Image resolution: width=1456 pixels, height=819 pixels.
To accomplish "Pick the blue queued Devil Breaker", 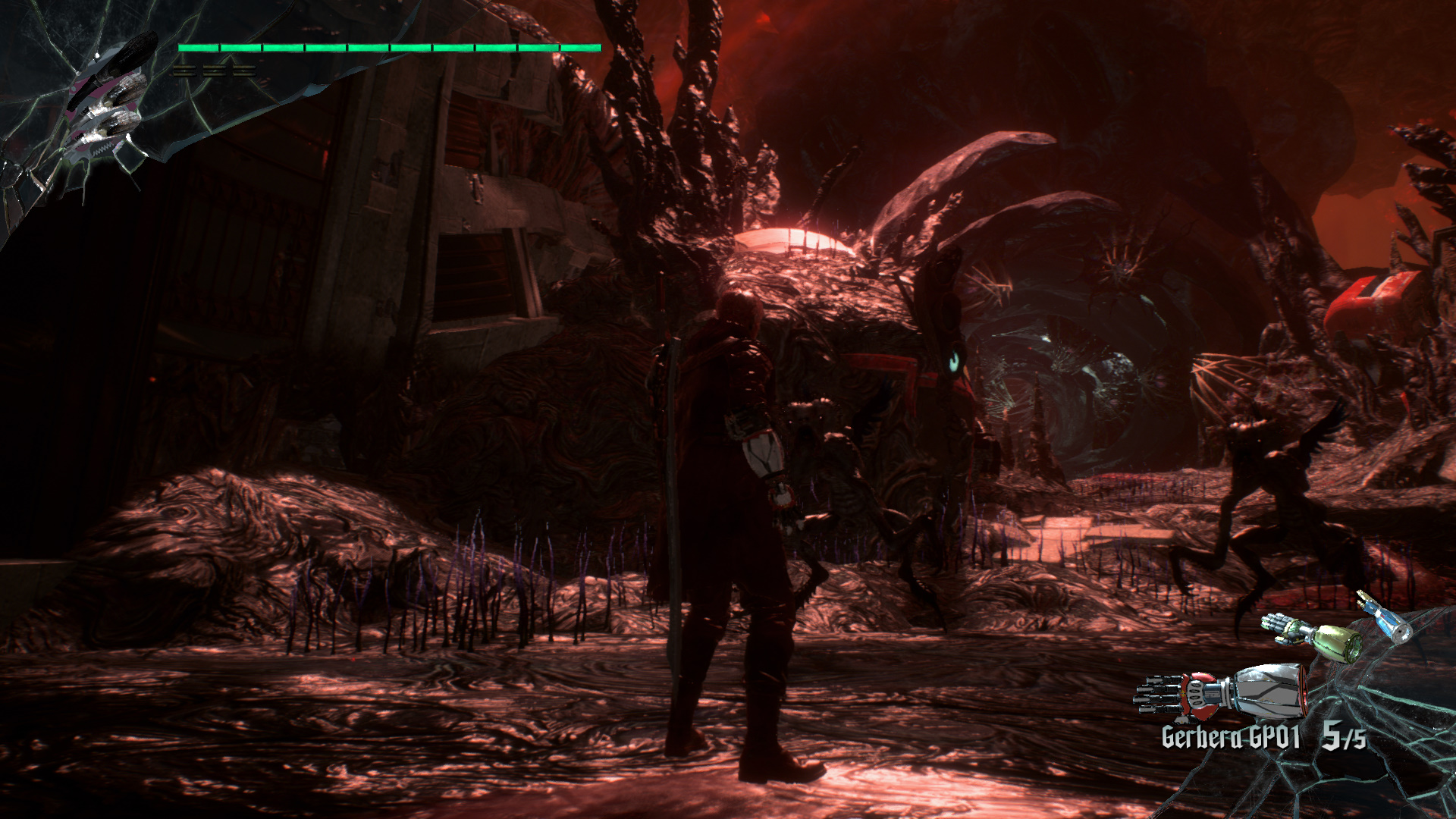I will [1385, 620].
